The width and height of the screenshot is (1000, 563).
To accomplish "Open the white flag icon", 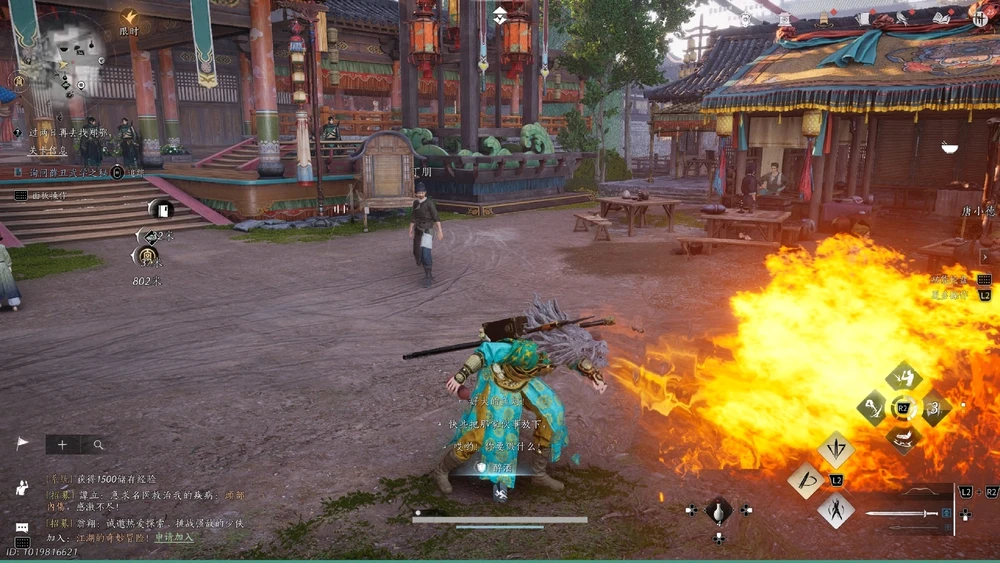I will tap(22, 443).
